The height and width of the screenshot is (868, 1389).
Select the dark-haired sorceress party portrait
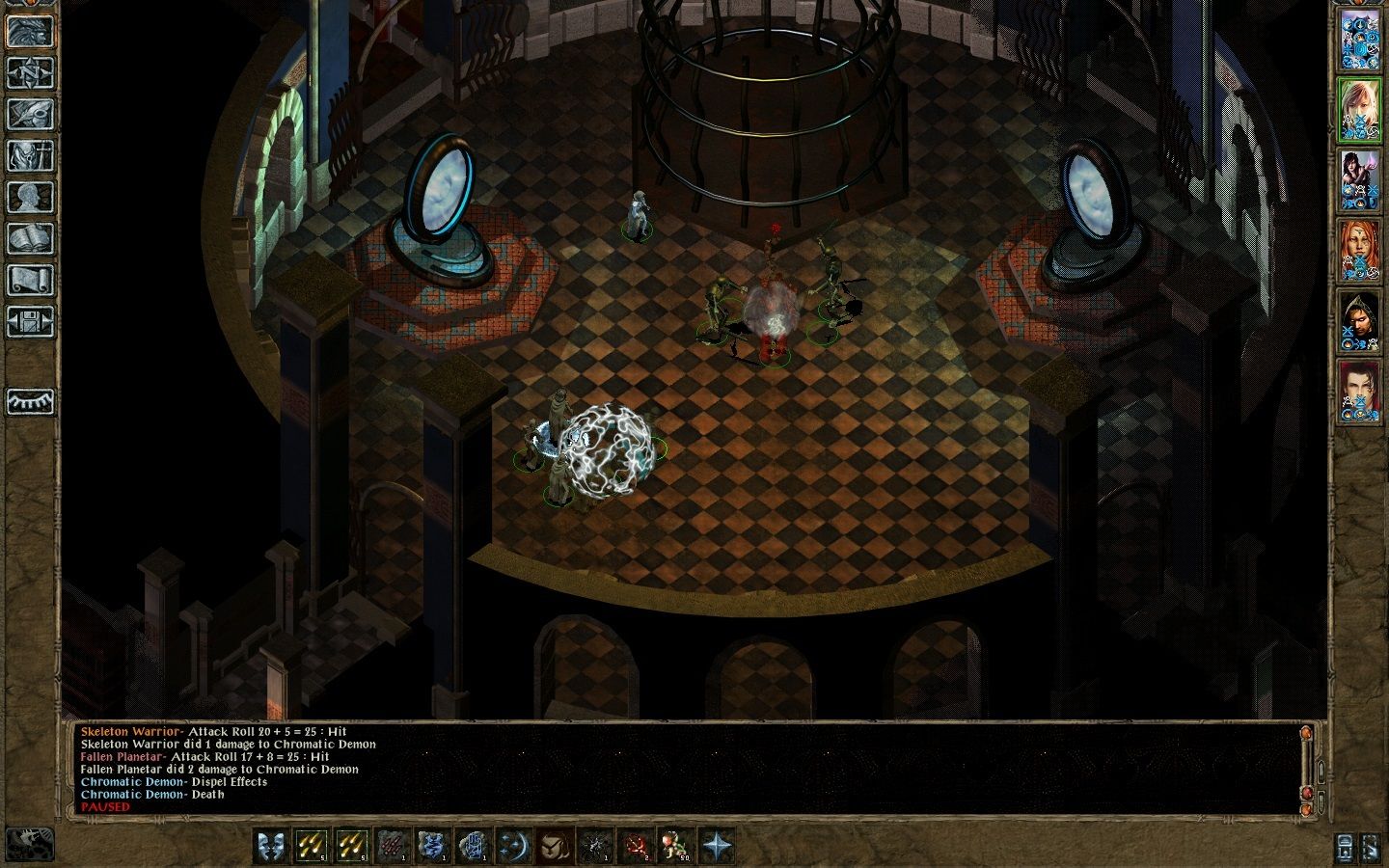point(1358,180)
